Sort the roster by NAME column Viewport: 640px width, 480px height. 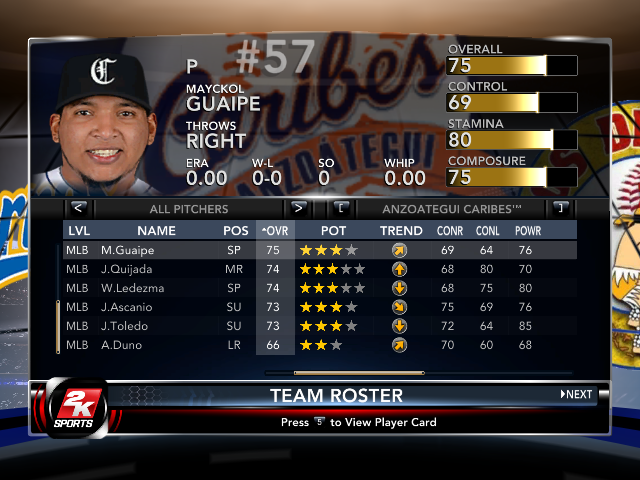point(156,231)
